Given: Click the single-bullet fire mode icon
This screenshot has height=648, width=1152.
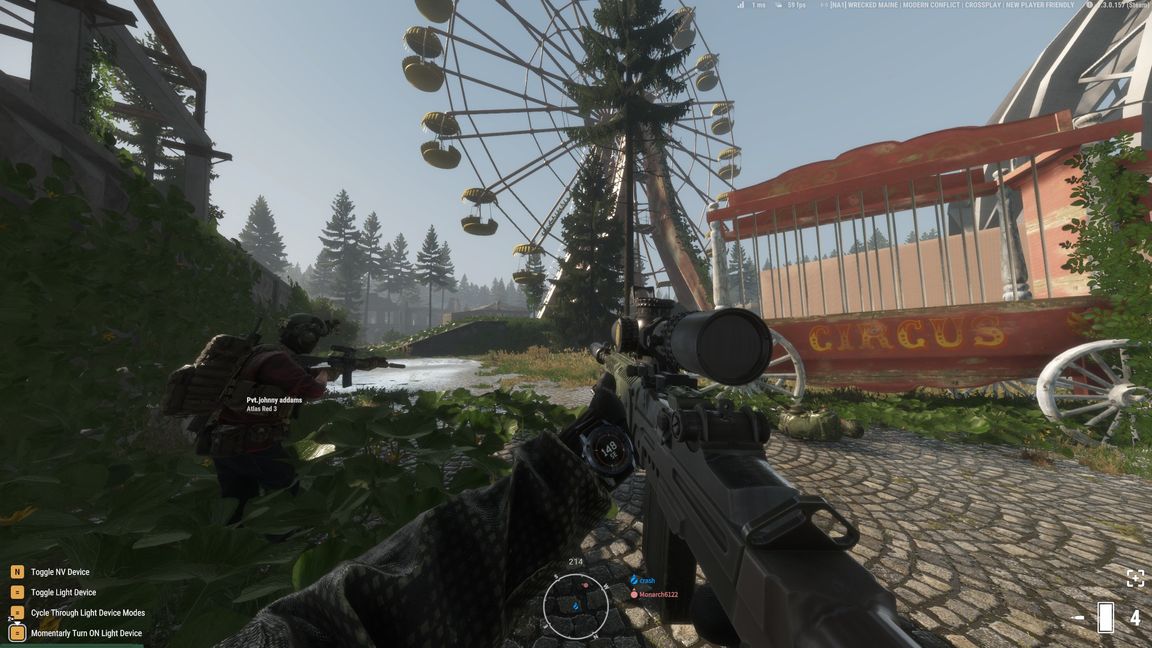Looking at the screenshot, I should point(1078,618).
